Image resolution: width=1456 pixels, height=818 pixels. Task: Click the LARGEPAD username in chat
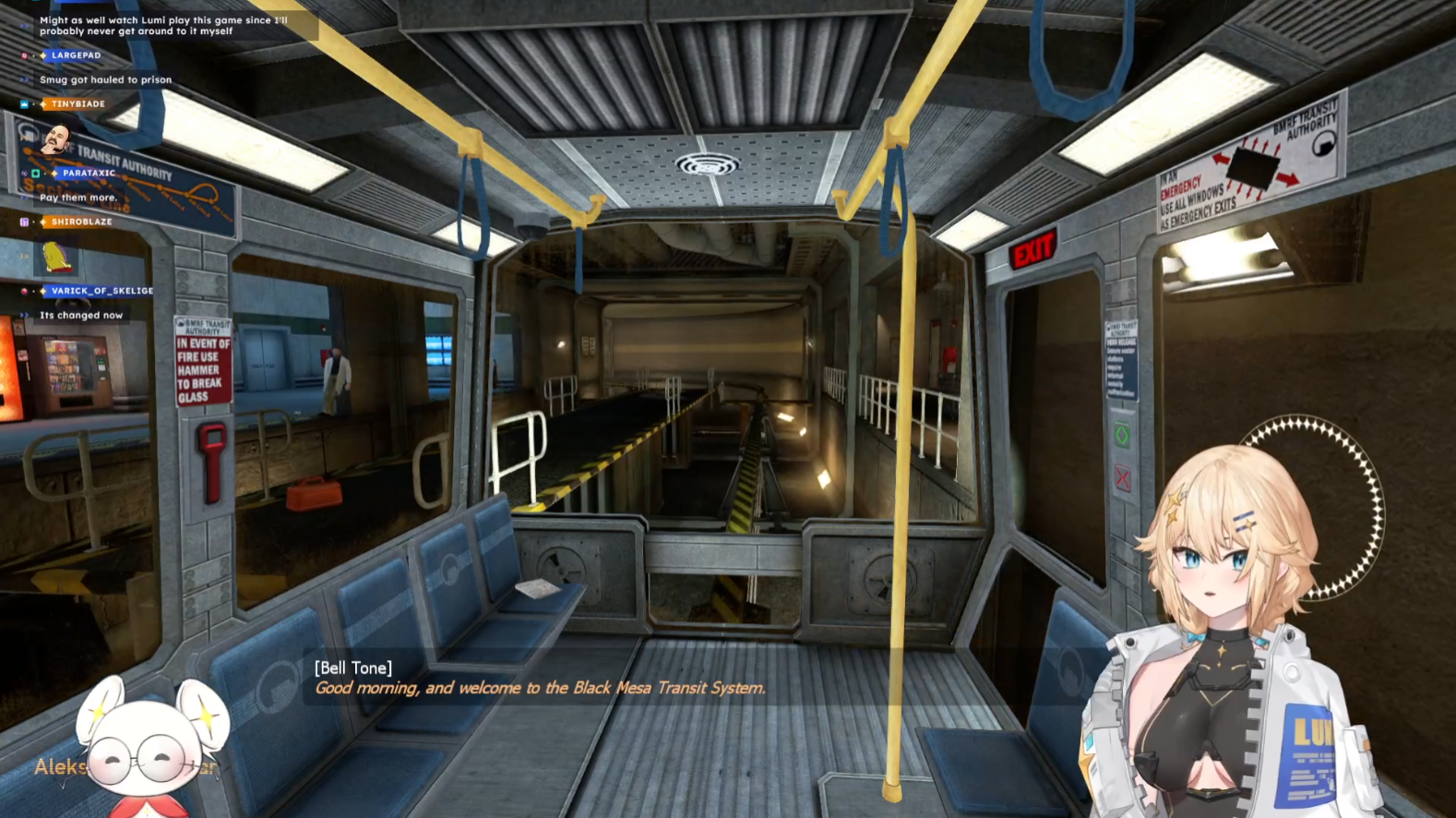click(x=76, y=55)
